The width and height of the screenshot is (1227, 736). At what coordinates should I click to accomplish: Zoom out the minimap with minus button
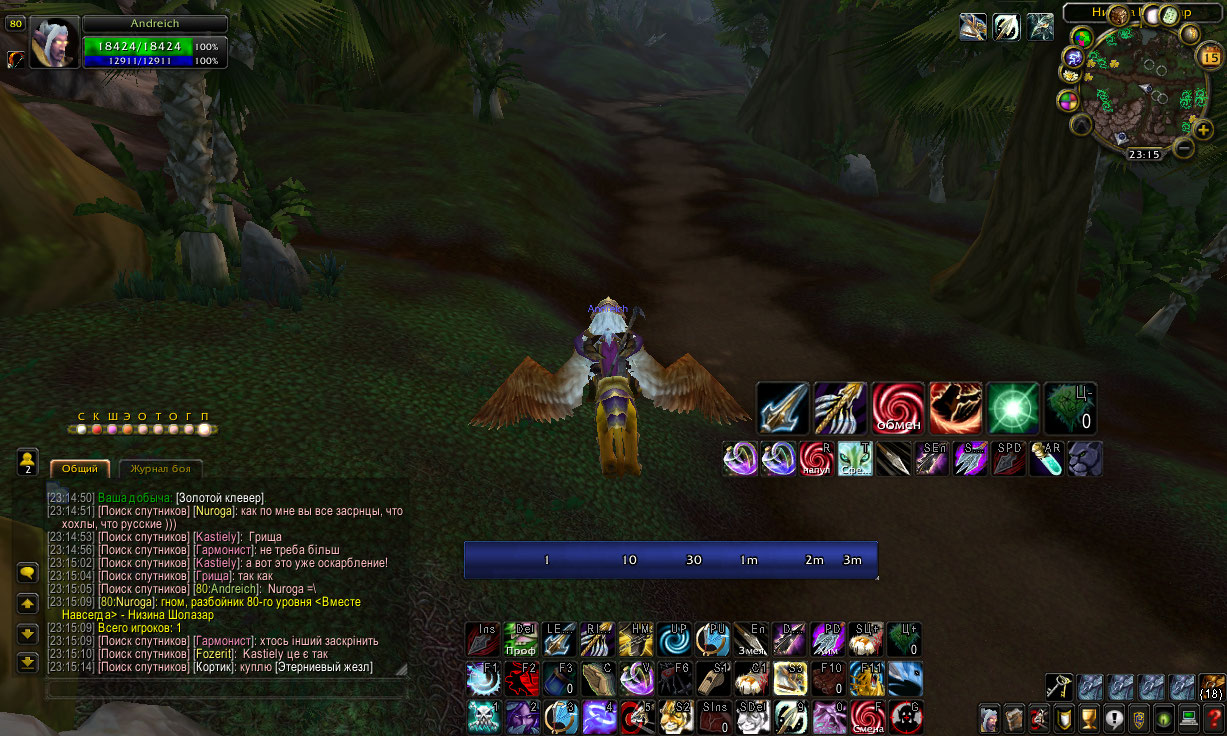pyautogui.click(x=1184, y=148)
